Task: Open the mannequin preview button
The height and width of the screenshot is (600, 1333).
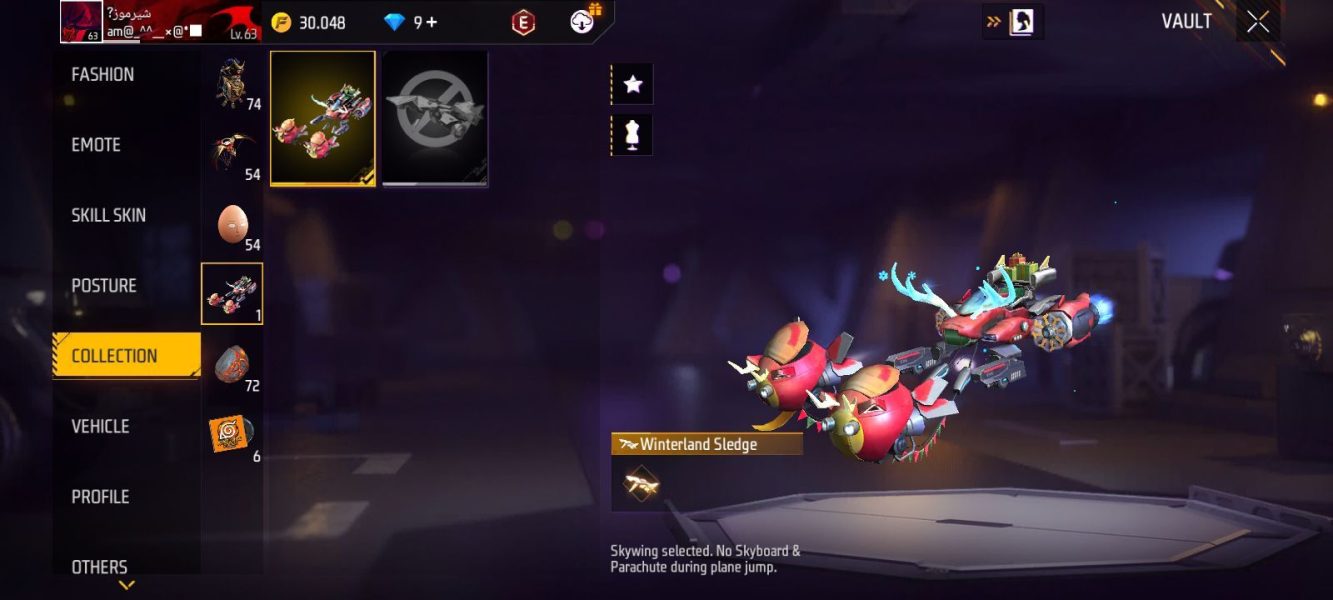Action: 632,135
